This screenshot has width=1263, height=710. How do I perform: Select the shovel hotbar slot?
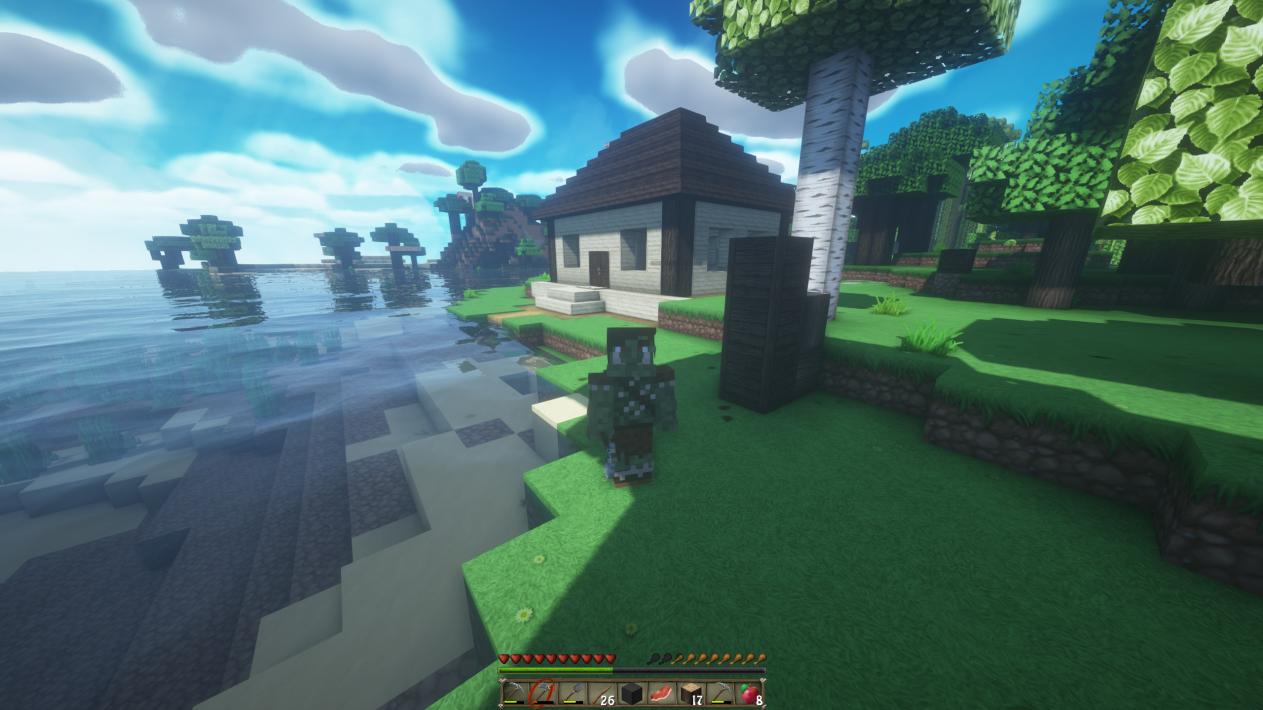point(572,693)
